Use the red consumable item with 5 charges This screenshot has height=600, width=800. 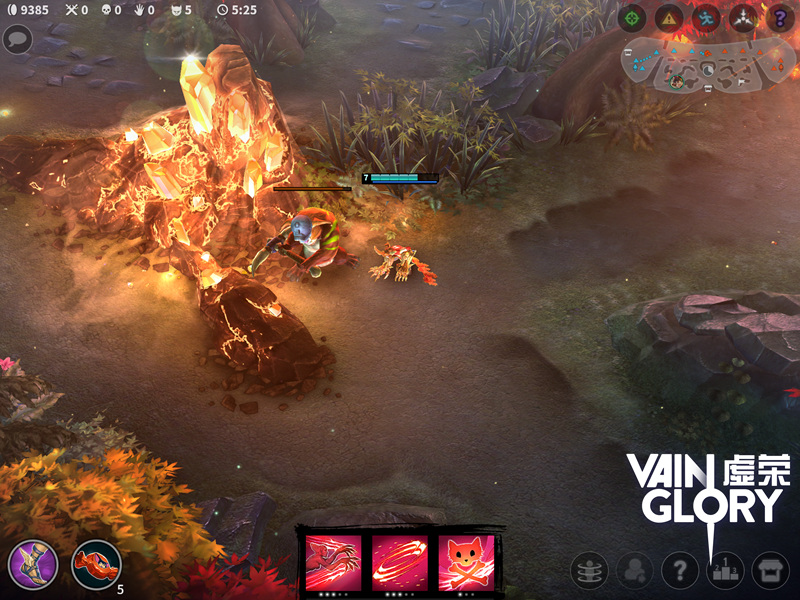pyautogui.click(x=96, y=565)
